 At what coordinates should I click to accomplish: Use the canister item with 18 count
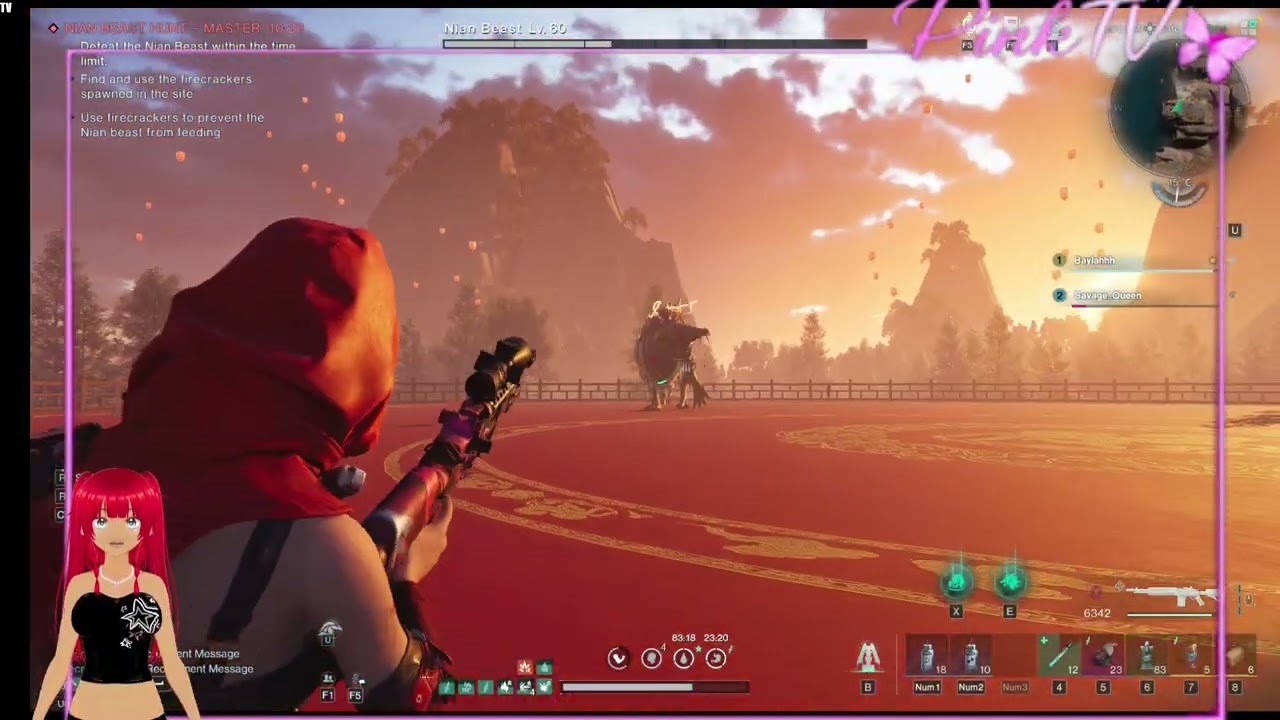[927, 656]
